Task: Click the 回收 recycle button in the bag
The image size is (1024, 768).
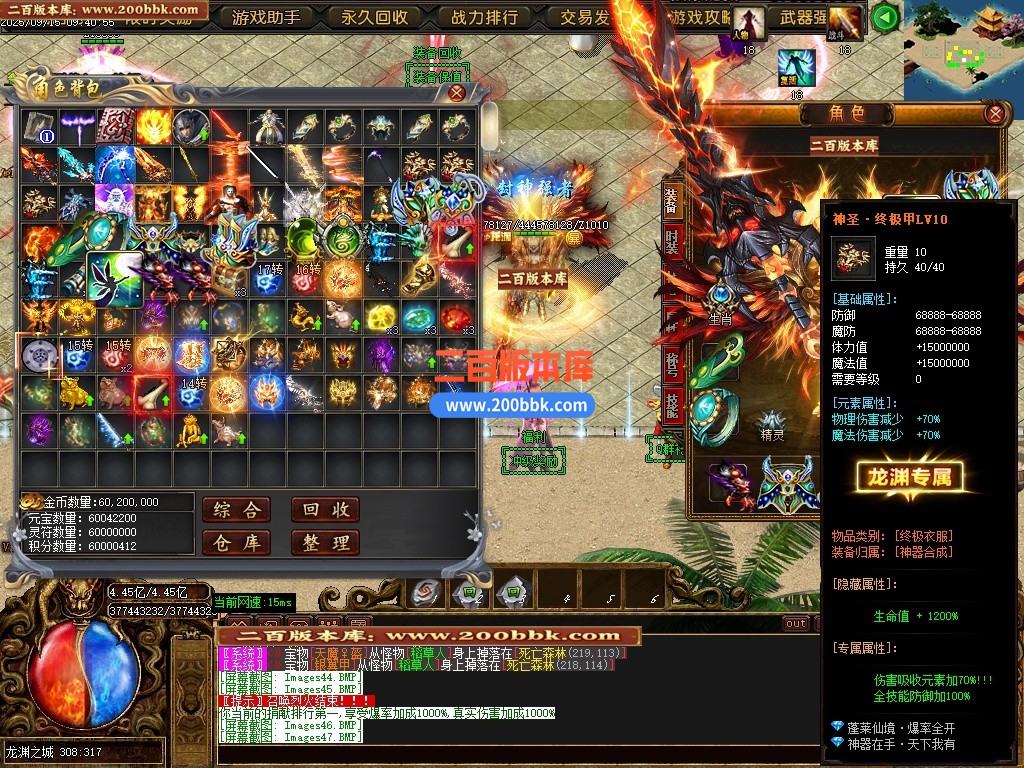Action: pyautogui.click(x=325, y=510)
